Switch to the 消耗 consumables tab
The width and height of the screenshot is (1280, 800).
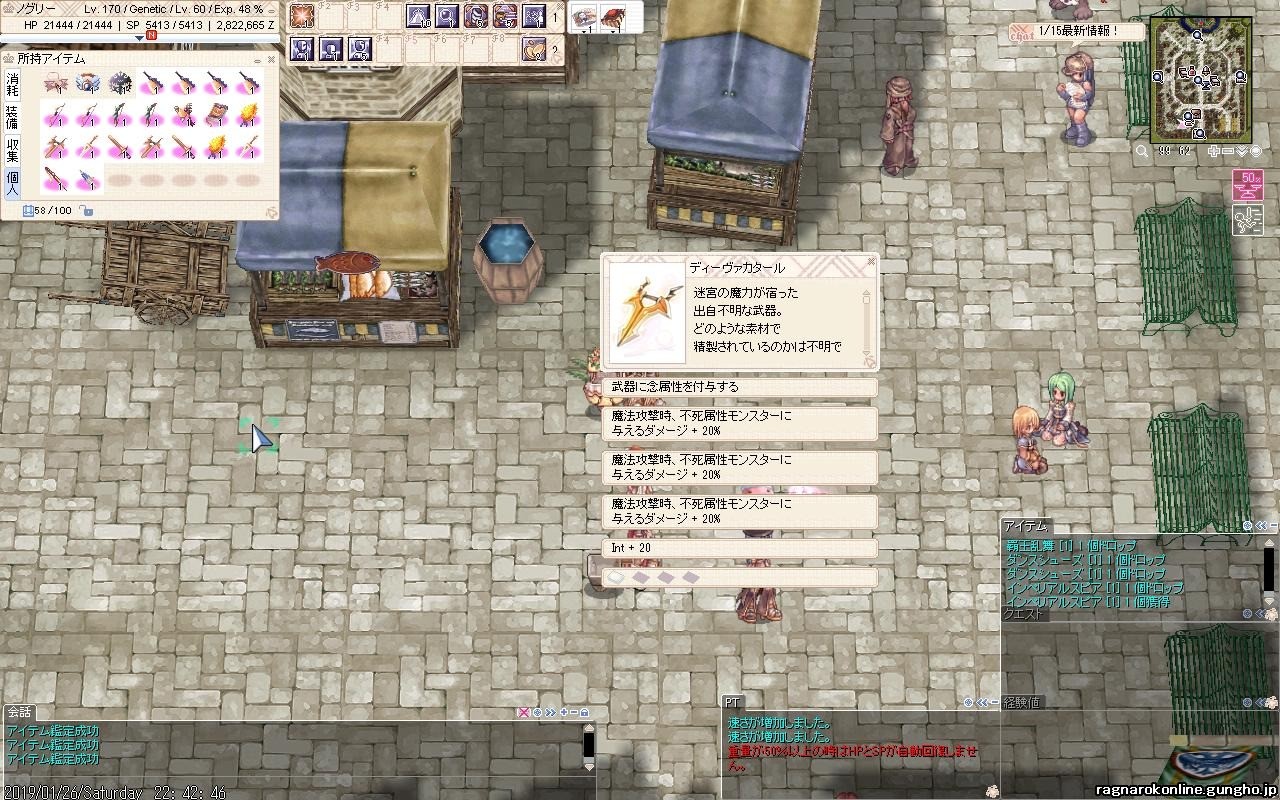point(13,82)
